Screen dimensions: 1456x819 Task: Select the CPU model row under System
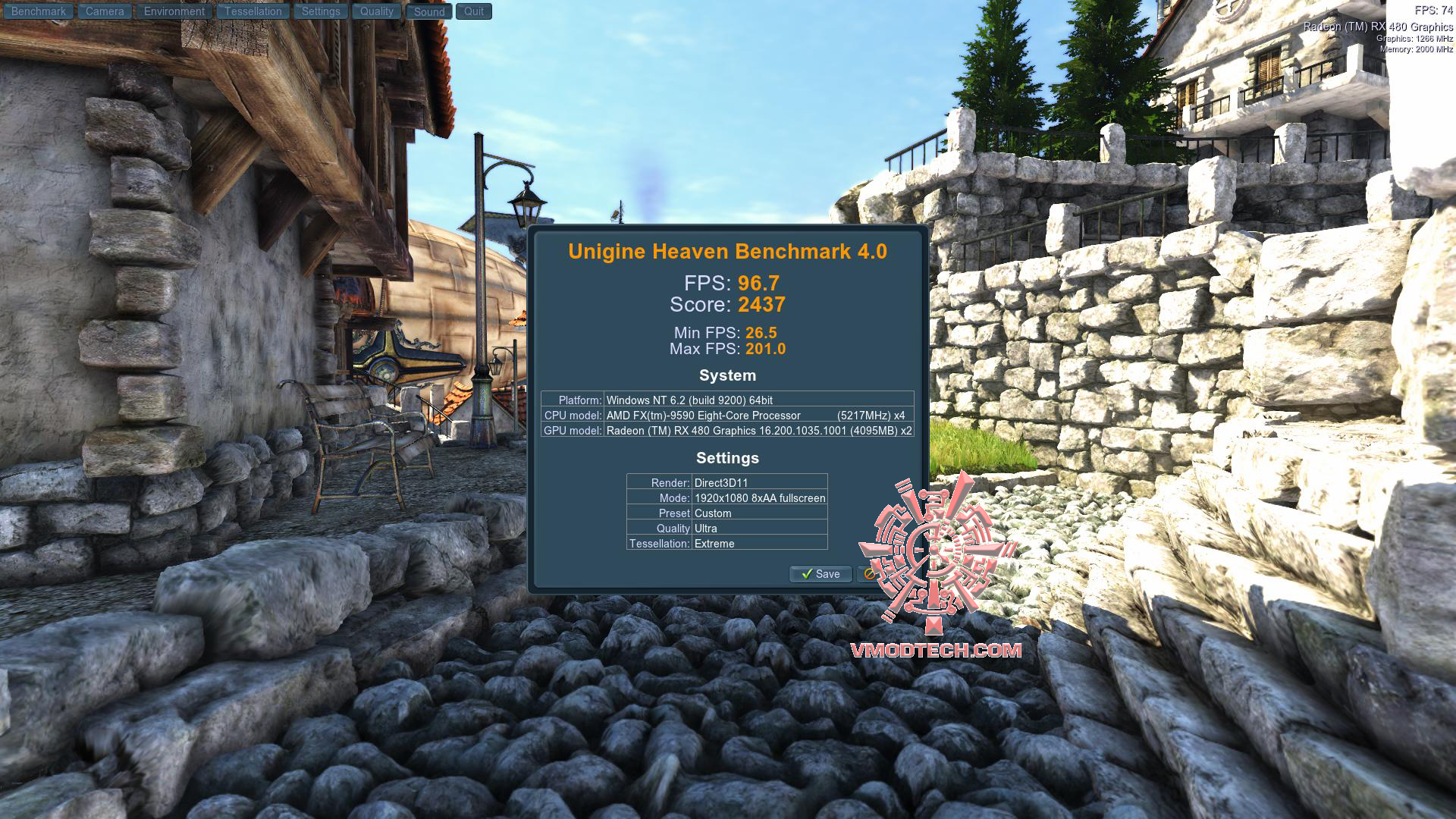tap(726, 416)
